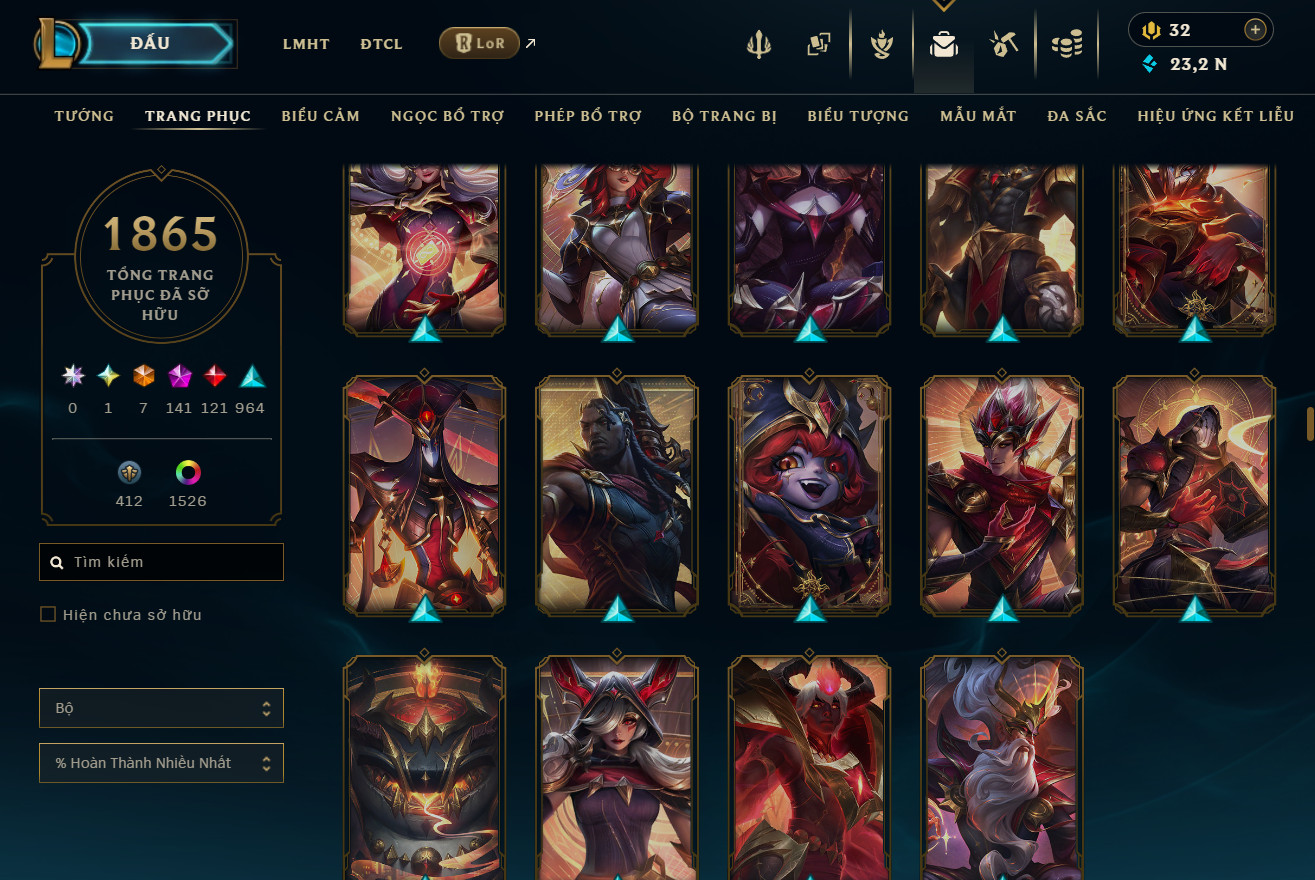This screenshot has height=880, width=1315.
Task: Open the ĐA SẮC tab
Action: pyautogui.click(x=1077, y=116)
